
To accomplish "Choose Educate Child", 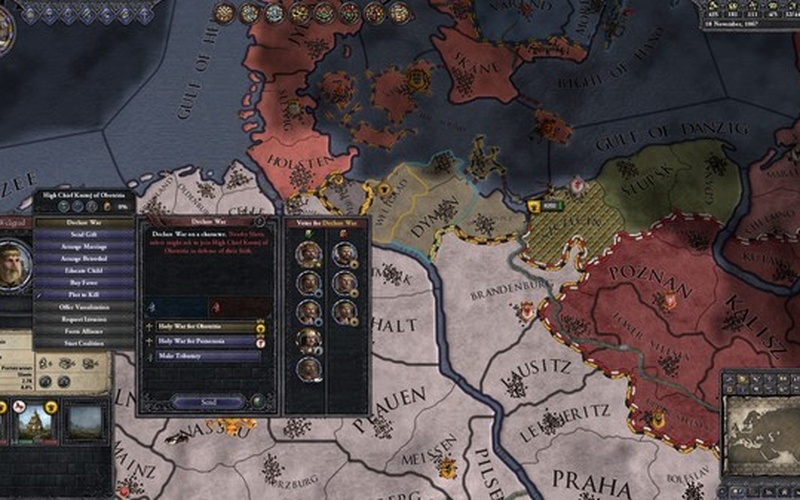I will pos(84,271).
